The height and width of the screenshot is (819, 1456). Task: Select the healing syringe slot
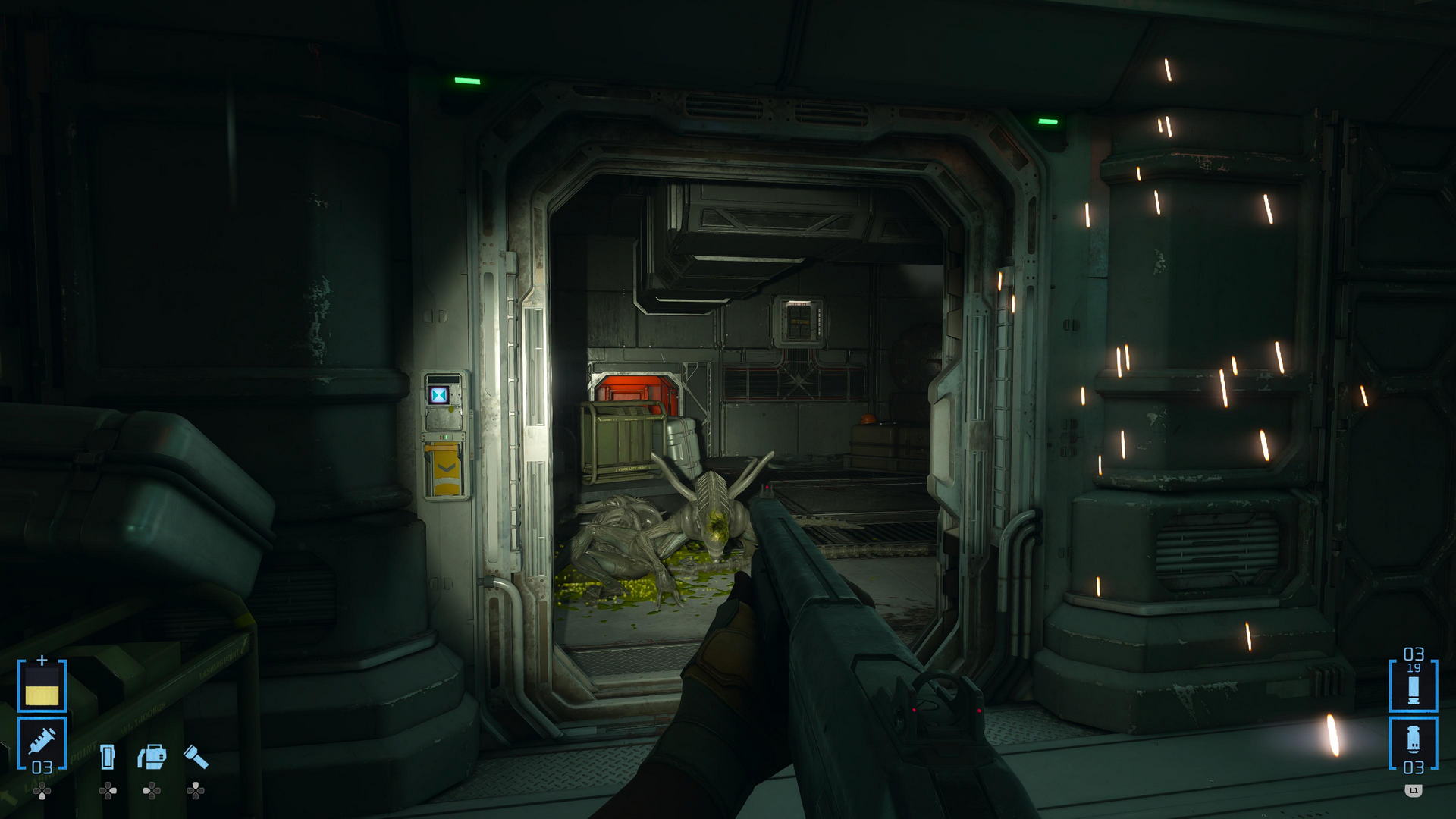click(42, 743)
